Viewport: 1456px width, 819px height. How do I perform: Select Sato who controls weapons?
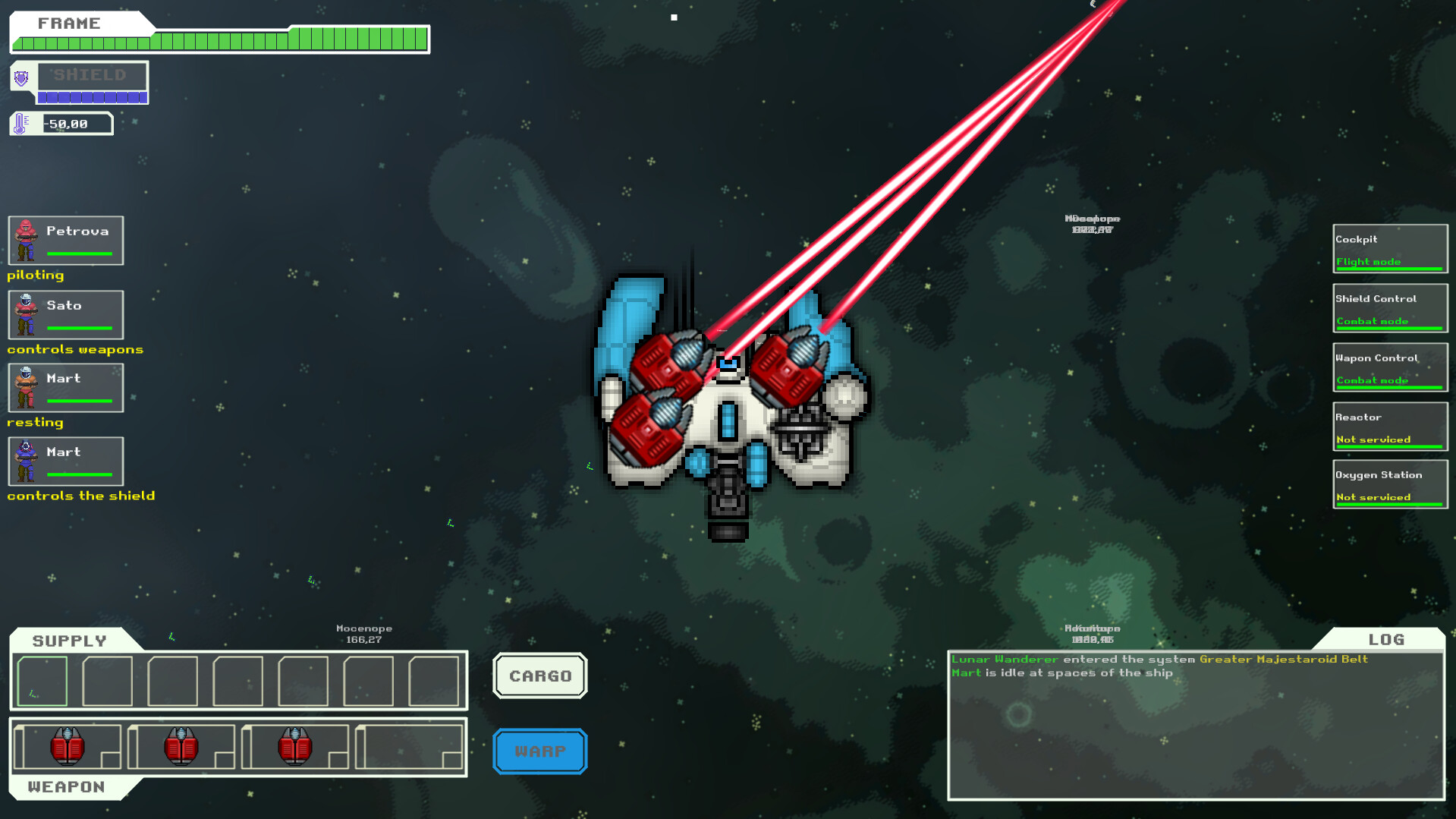coord(65,314)
